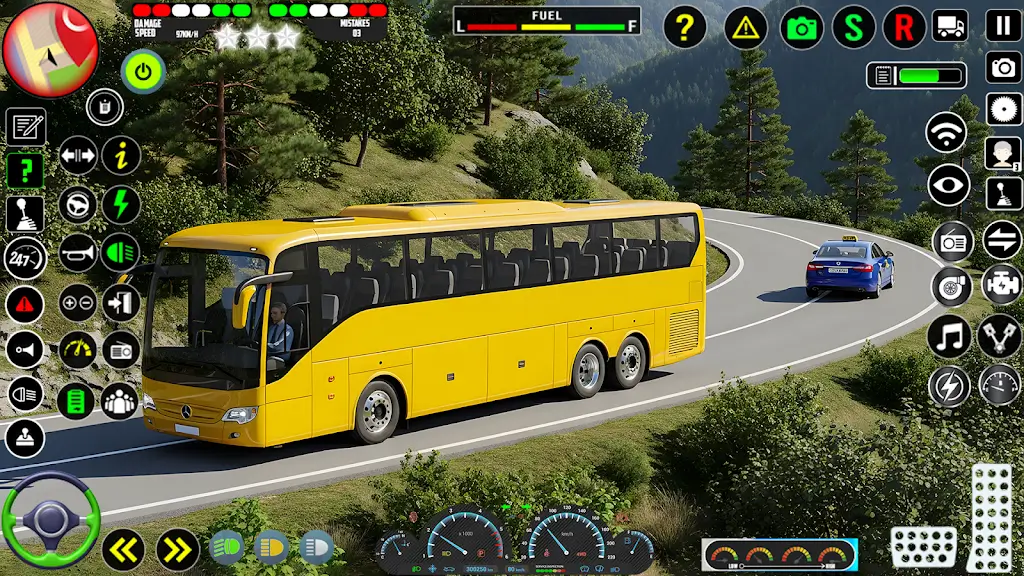Viewport: 1024px width, 576px height.
Task: Pause the game
Action: [x=1003, y=25]
